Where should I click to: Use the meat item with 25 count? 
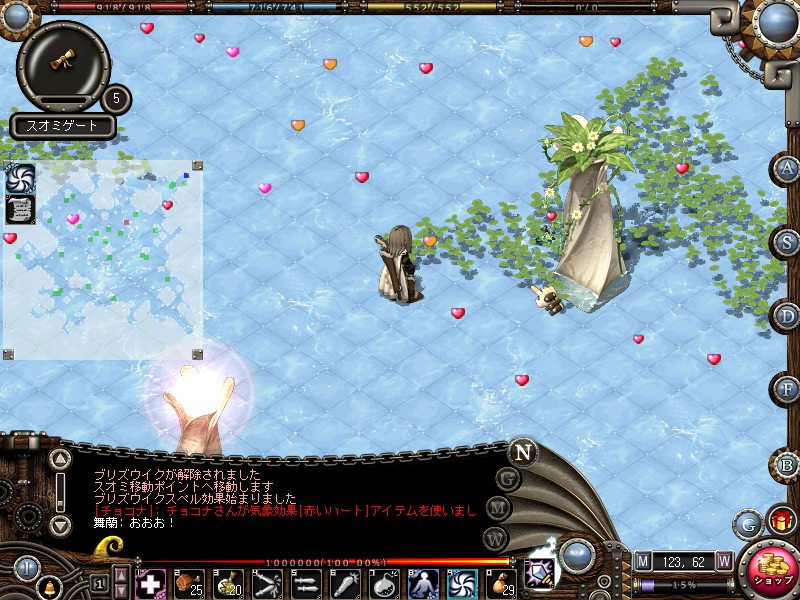[x=189, y=583]
